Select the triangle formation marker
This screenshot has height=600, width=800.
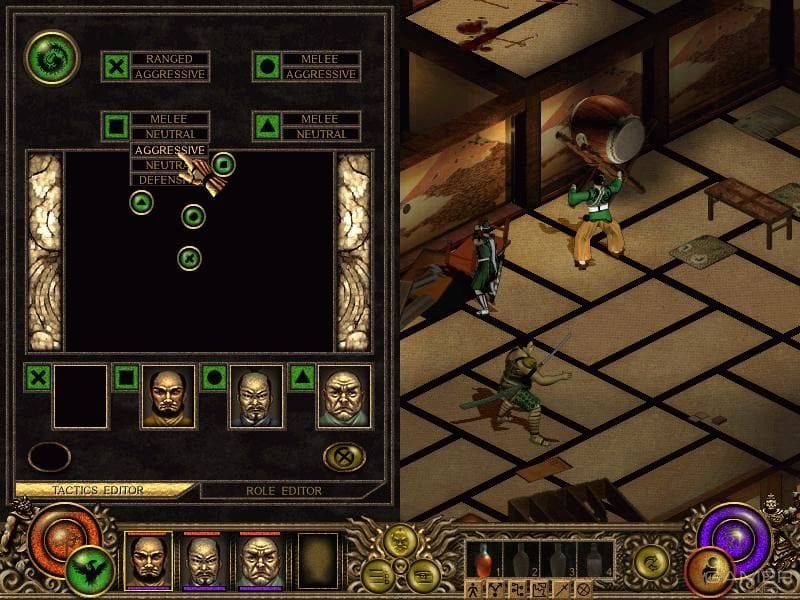click(x=142, y=202)
